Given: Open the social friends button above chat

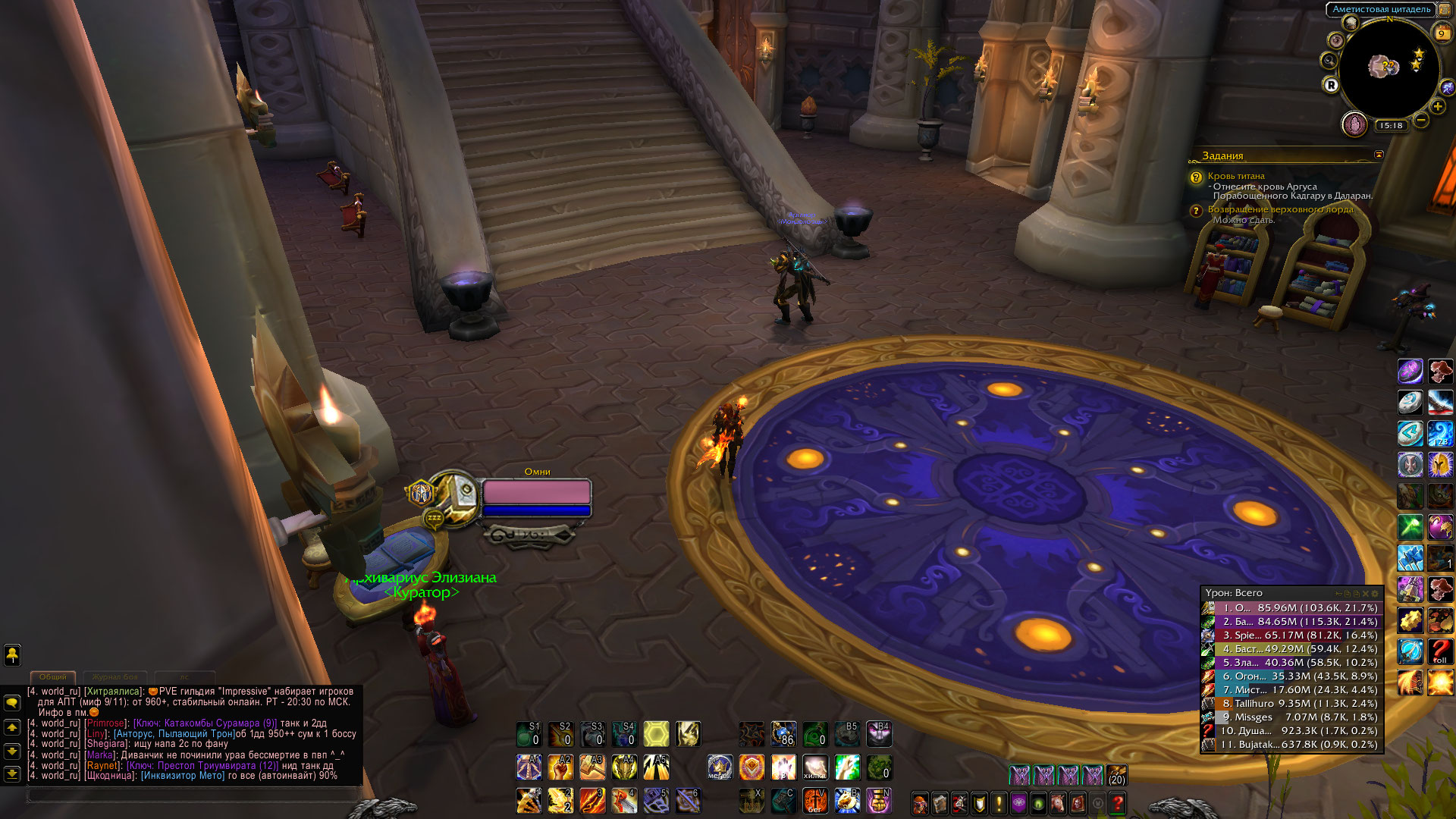Looking at the screenshot, I should pos(12,654).
